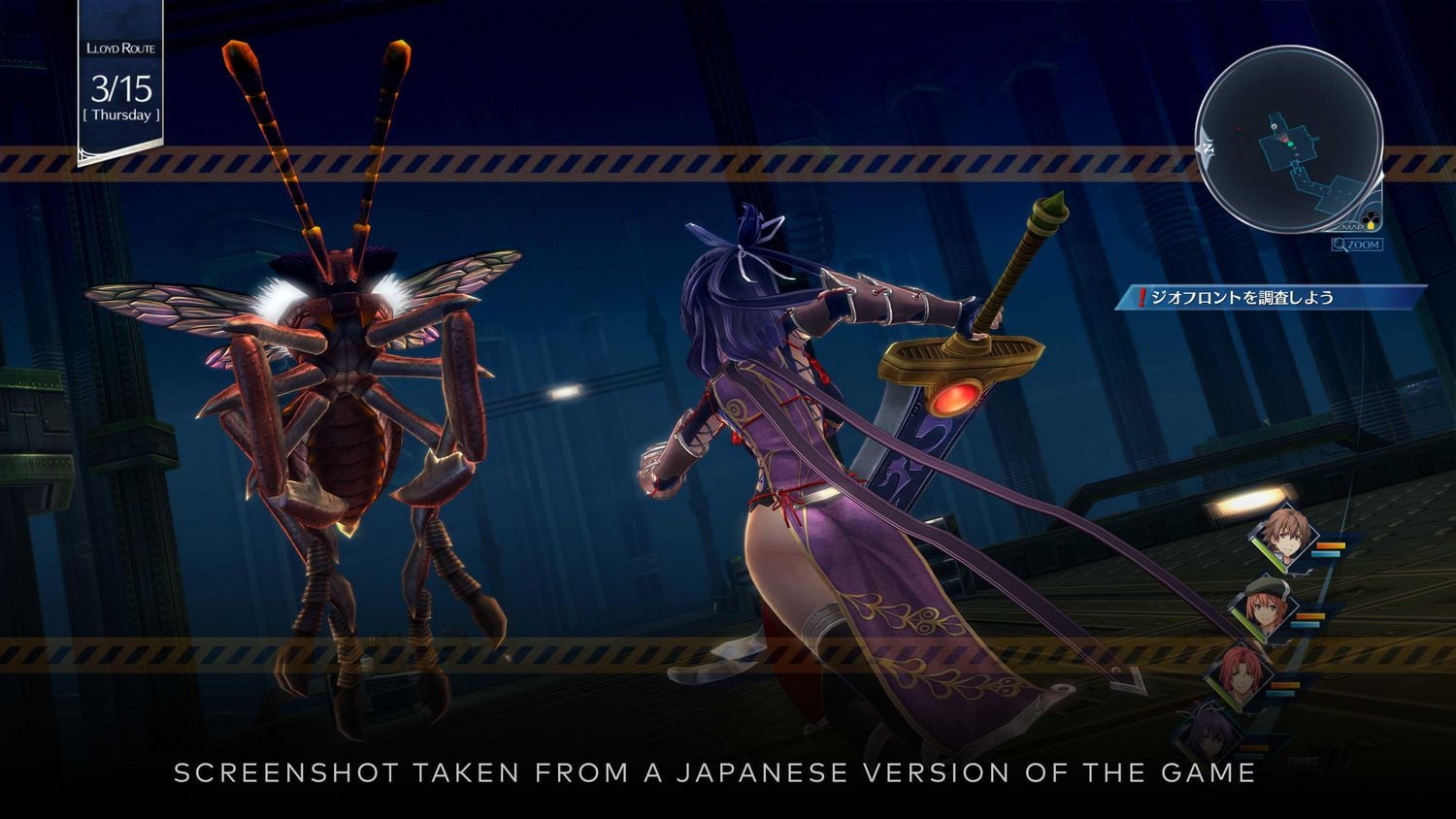The width and height of the screenshot is (1456, 819).
Task: Select the red-haired character's portrait
Action: [1240, 672]
